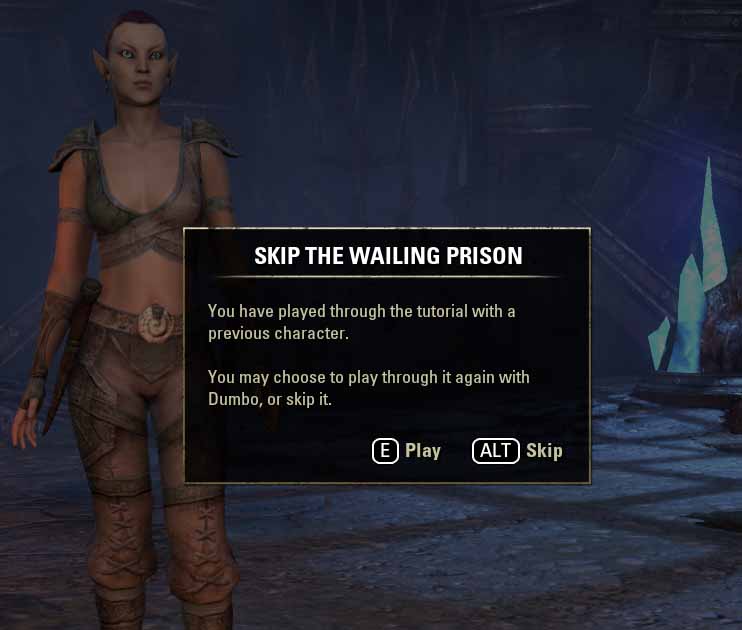Viewport: 742px width, 630px height.
Task: Select Skip to bypass the Wailing Prison
Action: pyautogui.click(x=518, y=451)
